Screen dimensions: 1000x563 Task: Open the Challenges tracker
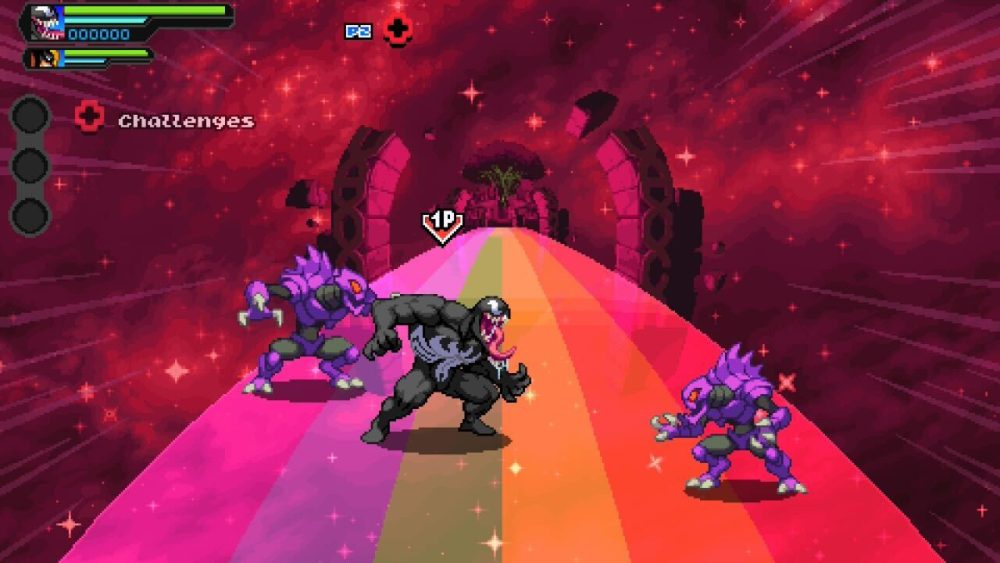tap(185, 121)
